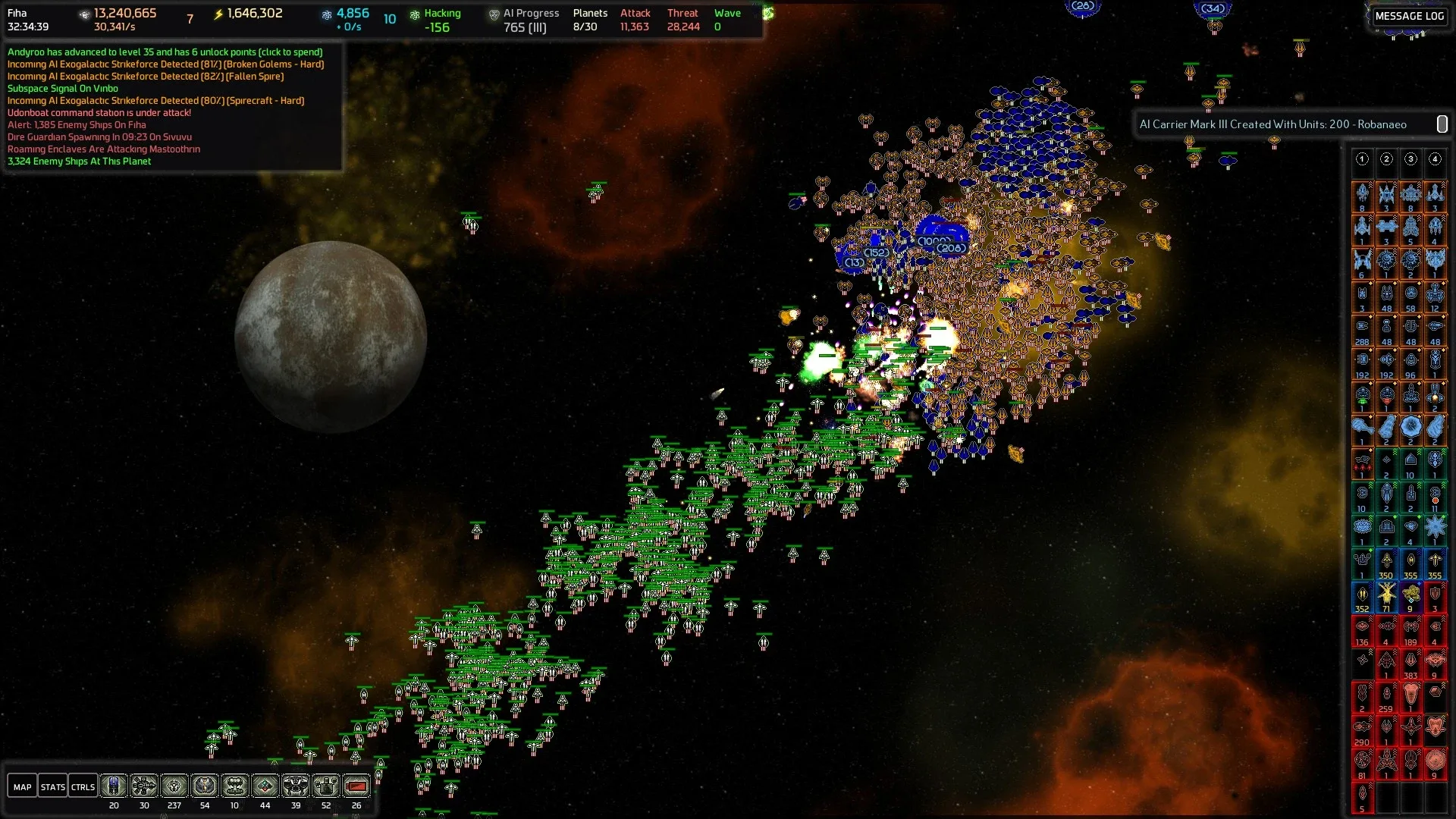Open the MAP view button

tap(22, 787)
